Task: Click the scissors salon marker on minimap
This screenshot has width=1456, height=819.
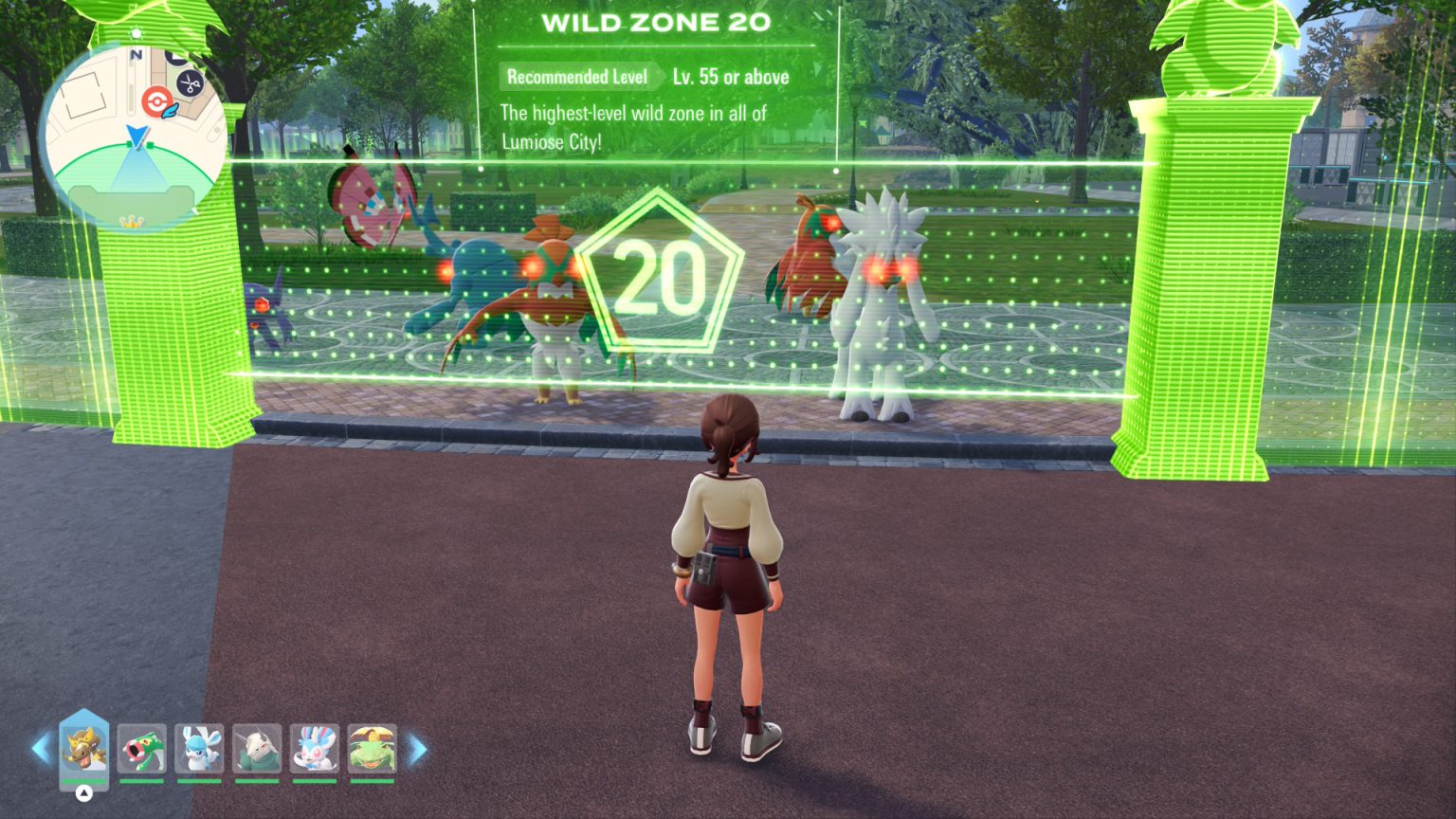Action: coord(191,83)
